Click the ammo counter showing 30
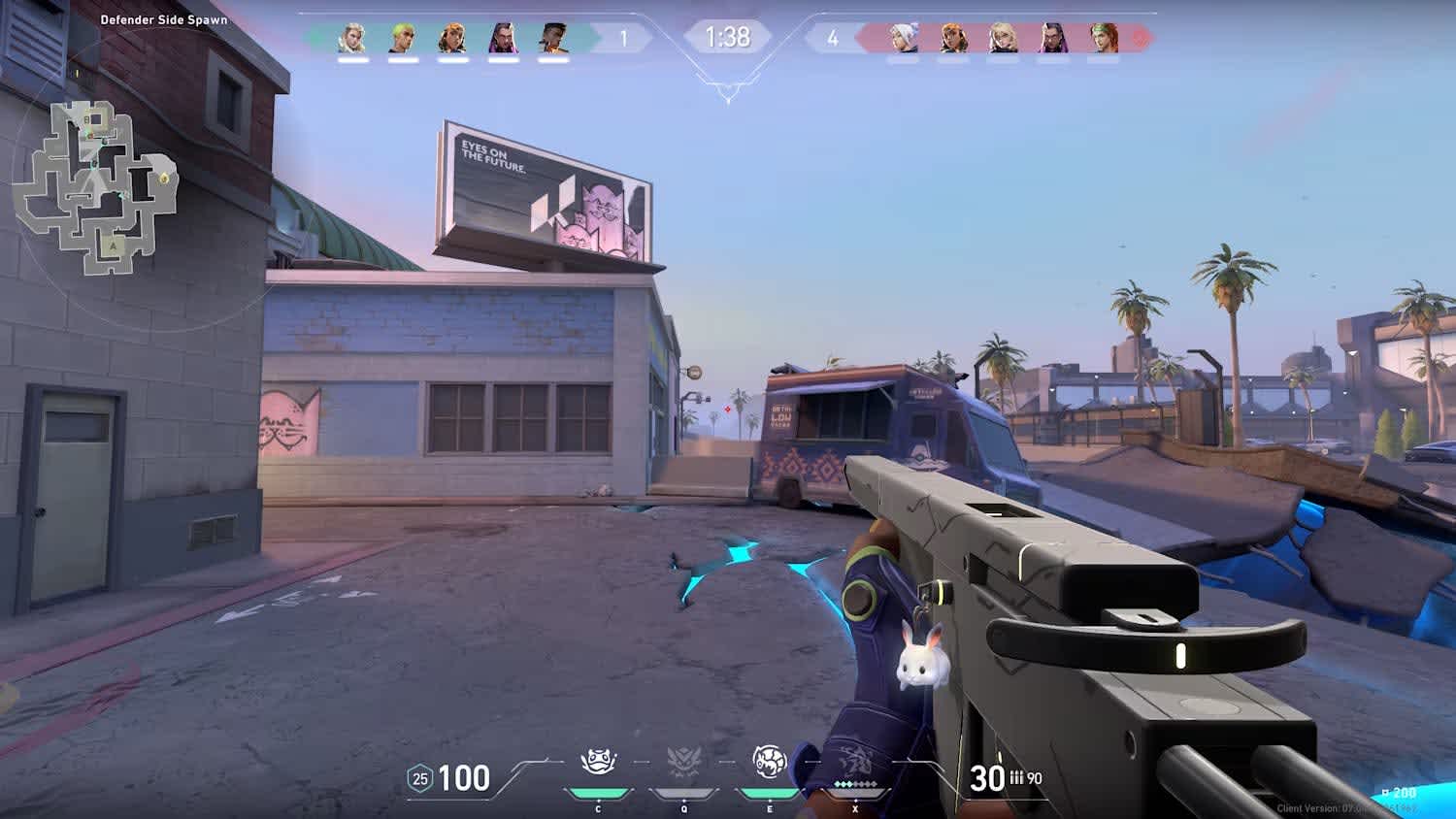 988,776
